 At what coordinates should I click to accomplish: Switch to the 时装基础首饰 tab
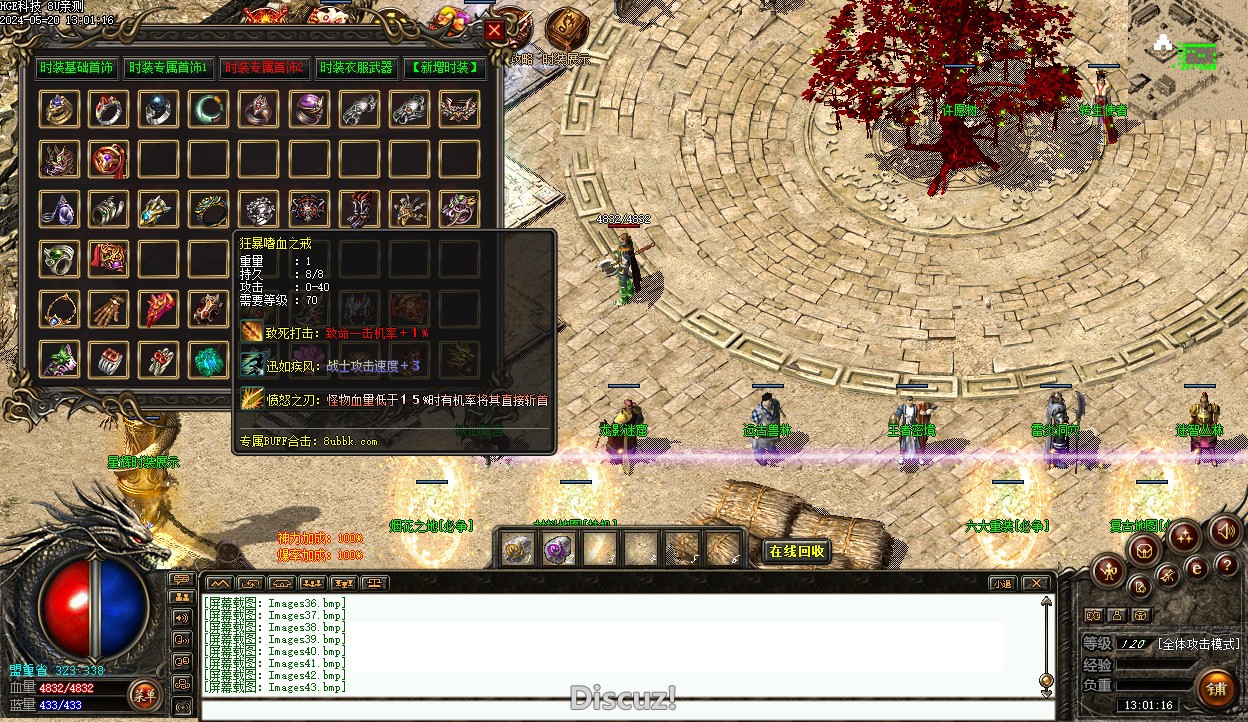click(77, 68)
